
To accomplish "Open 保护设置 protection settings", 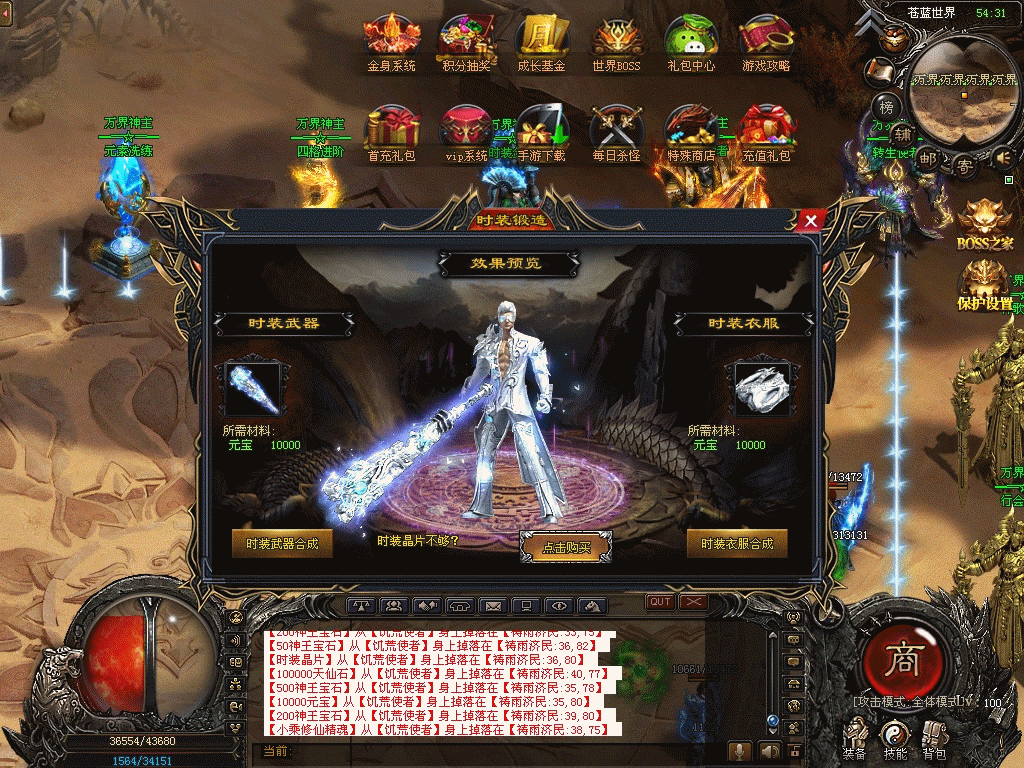I will pos(986,283).
